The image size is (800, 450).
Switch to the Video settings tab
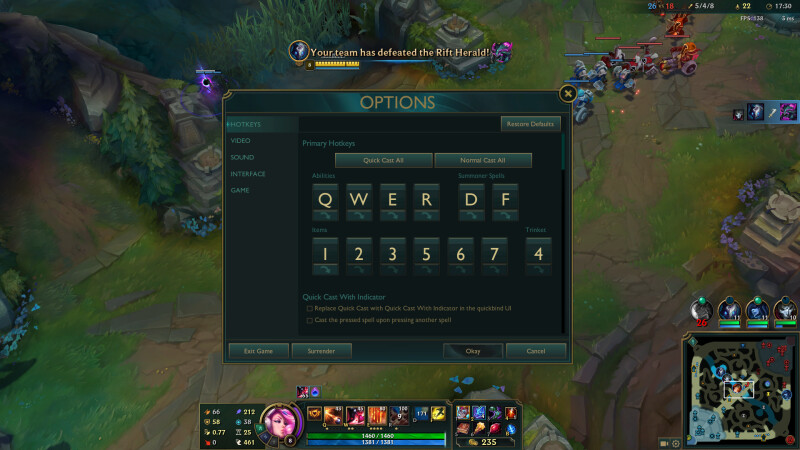coord(241,141)
